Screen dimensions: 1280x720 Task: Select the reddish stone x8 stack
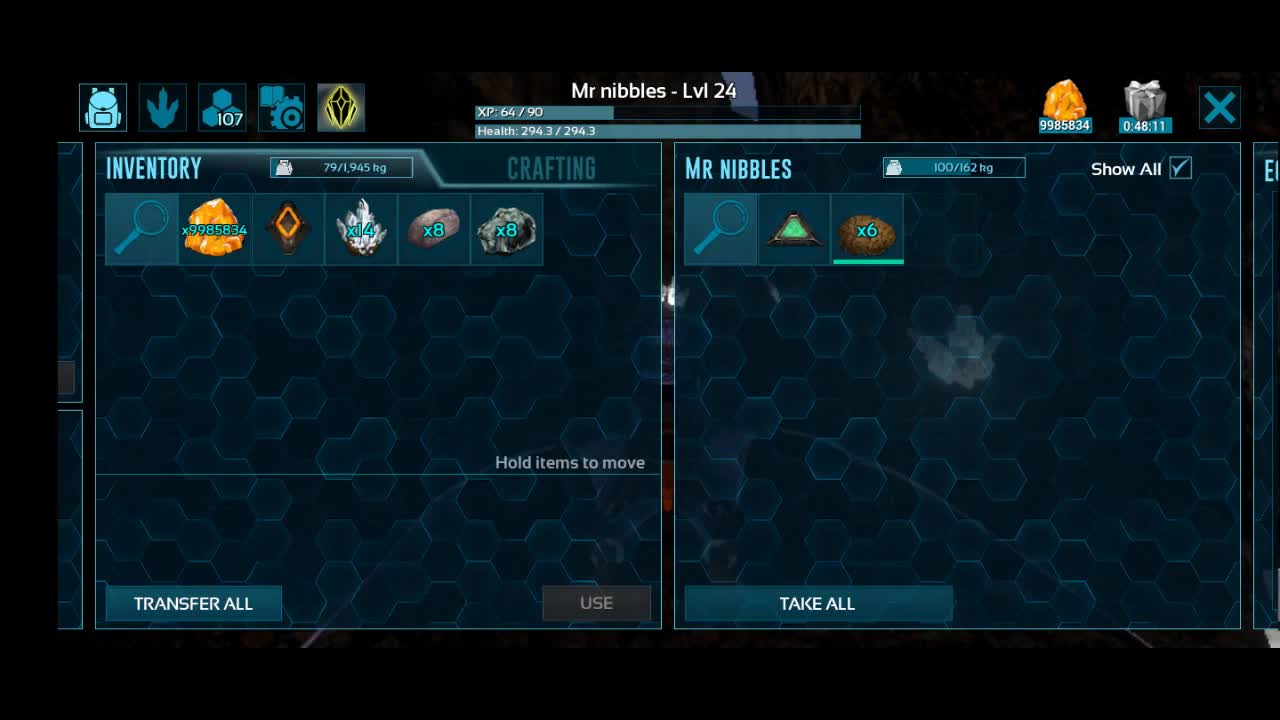[x=433, y=229]
